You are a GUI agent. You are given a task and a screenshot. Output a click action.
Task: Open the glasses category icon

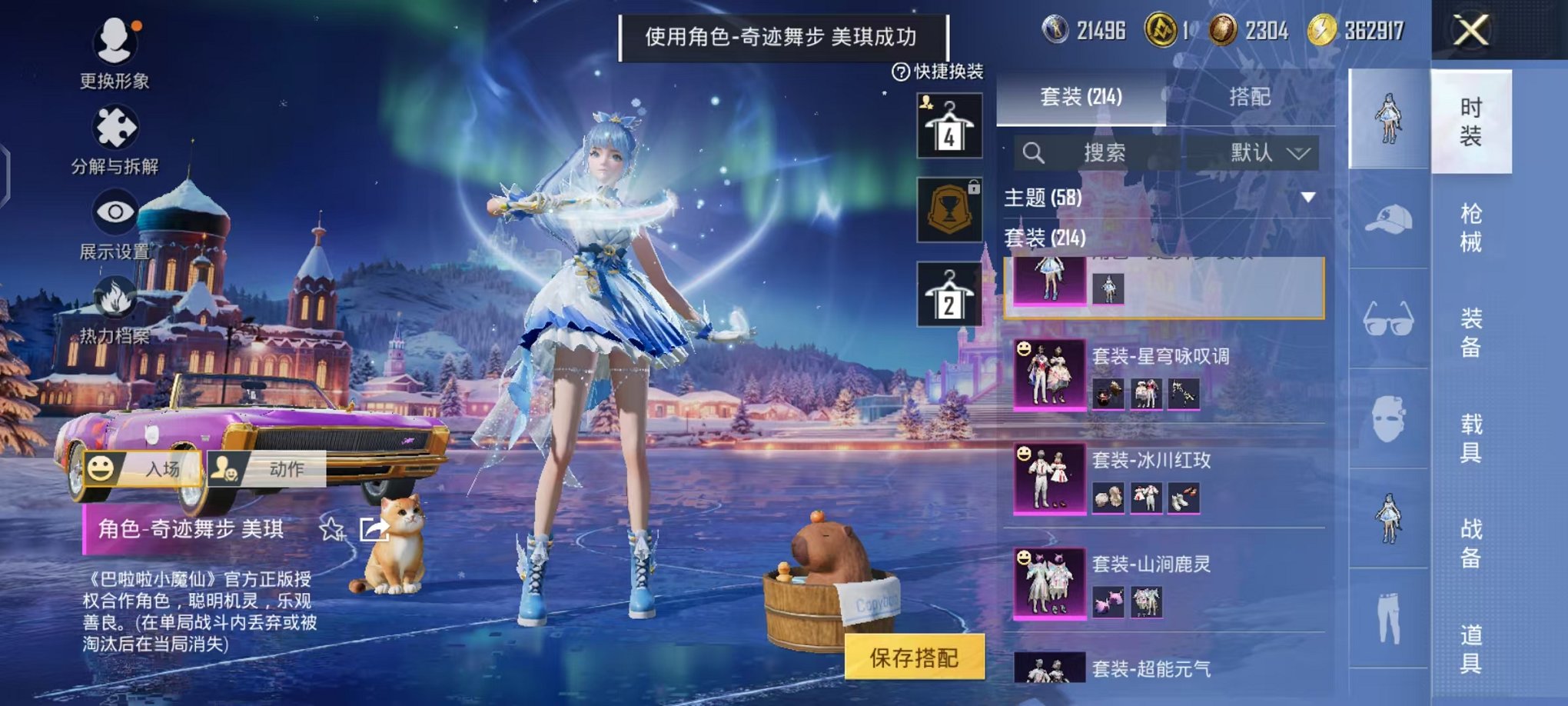pos(1390,317)
